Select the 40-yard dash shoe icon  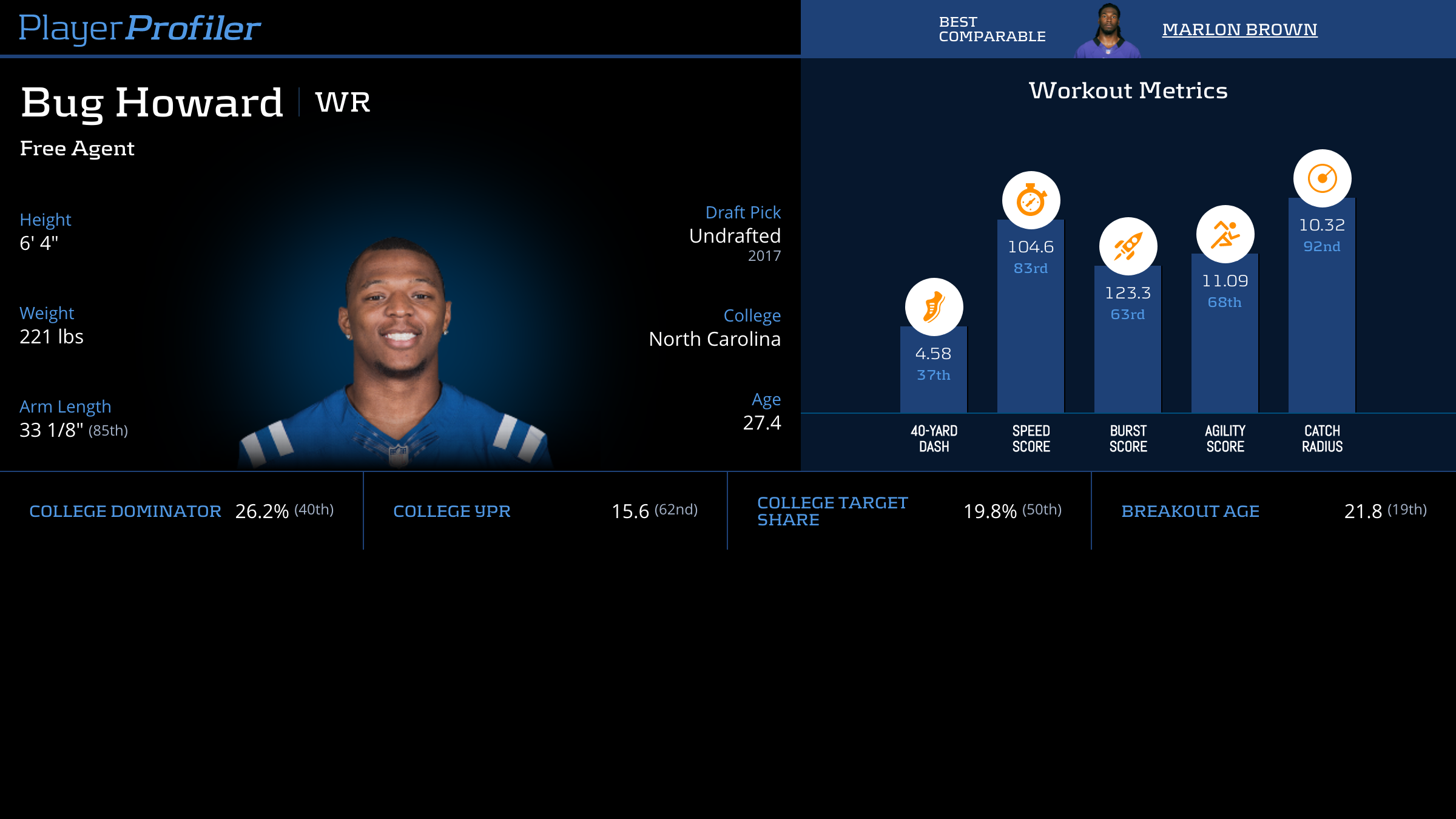point(934,307)
